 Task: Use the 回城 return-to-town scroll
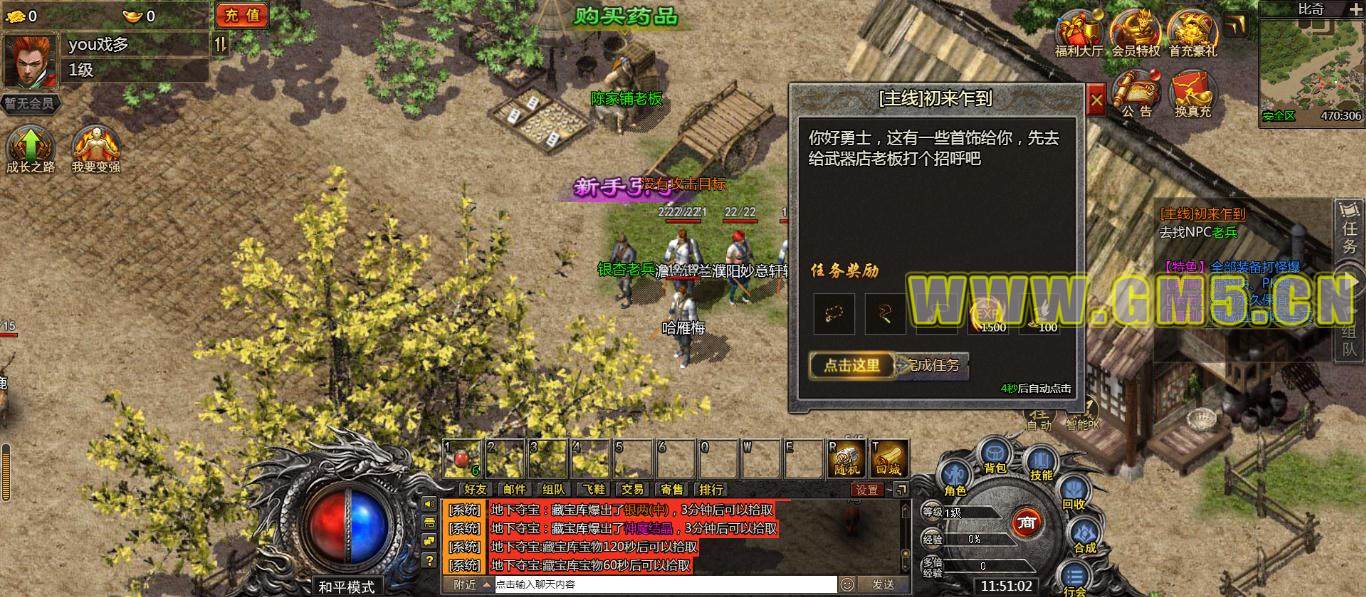889,458
